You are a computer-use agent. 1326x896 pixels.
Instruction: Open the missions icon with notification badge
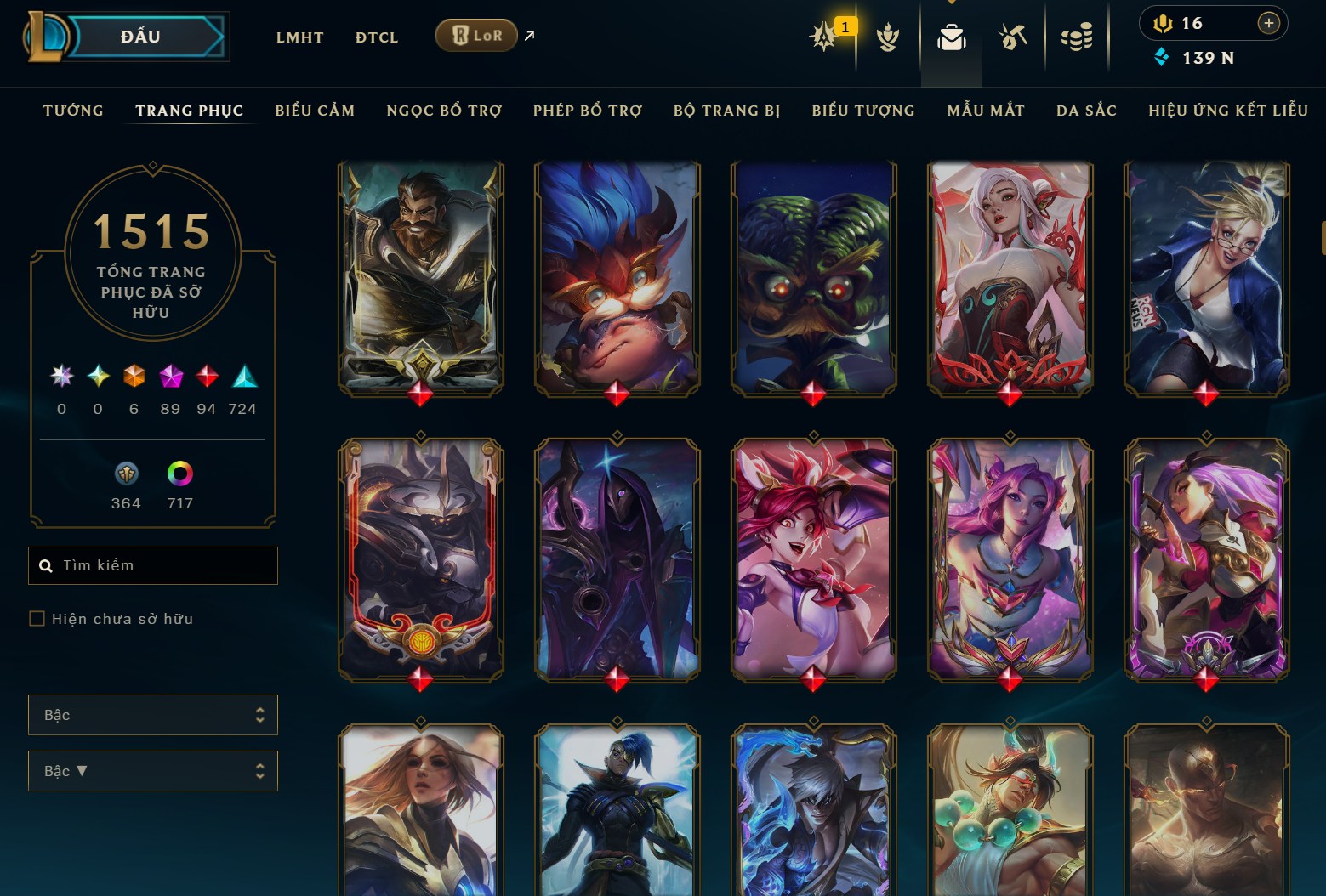[823, 36]
